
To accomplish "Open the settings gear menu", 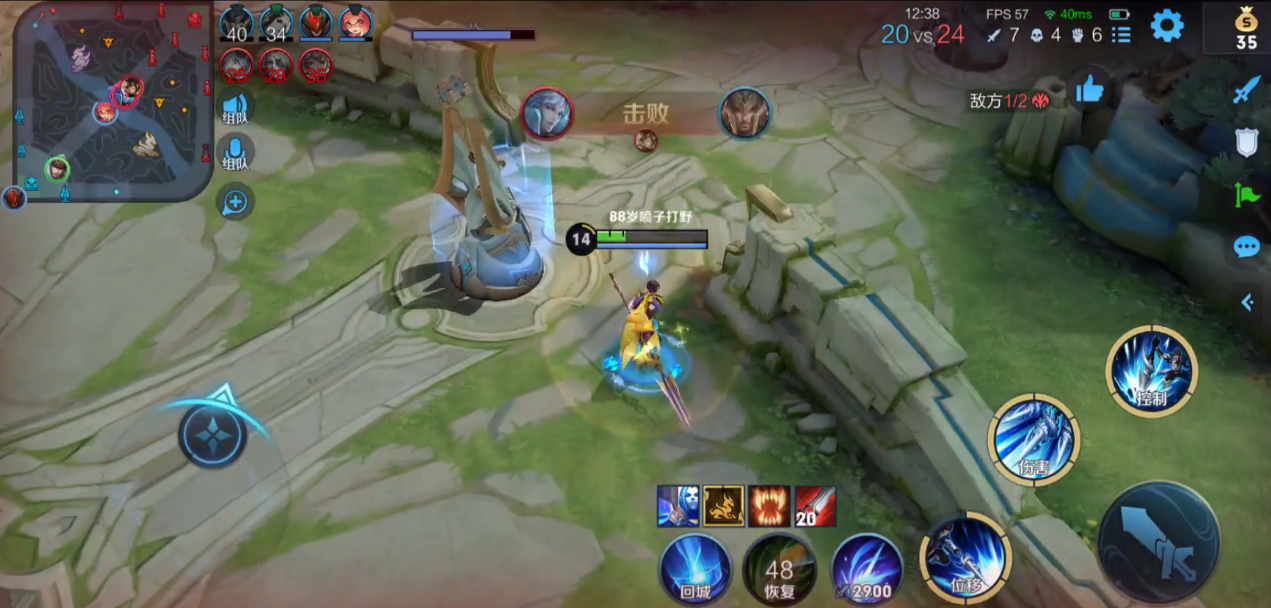I will point(1167,26).
